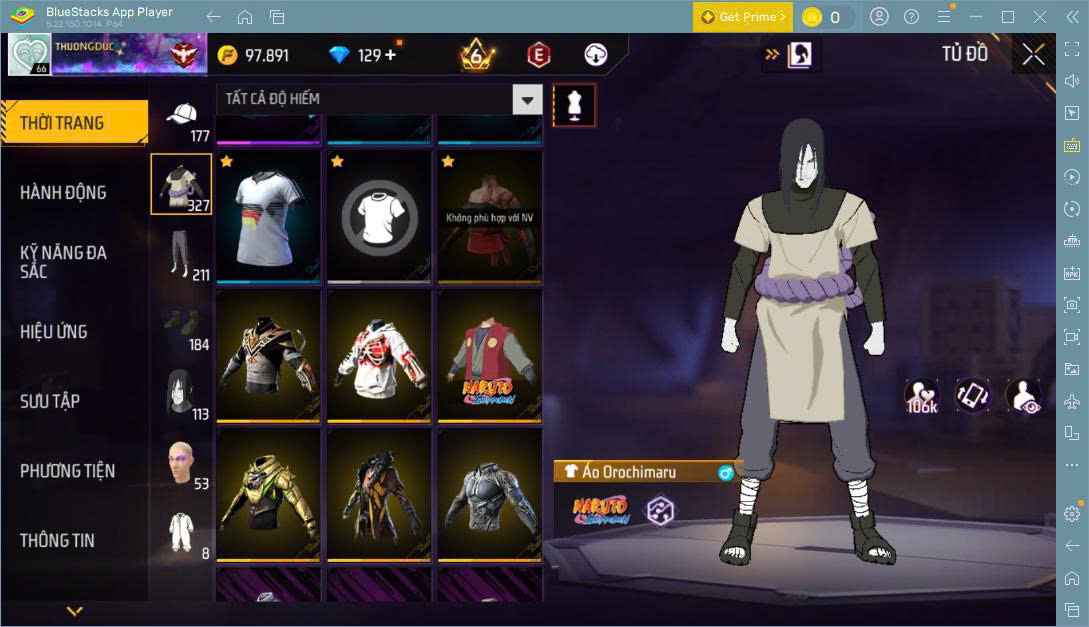
Task: Open the Hiệu Ứng tab
Action: click(54, 331)
